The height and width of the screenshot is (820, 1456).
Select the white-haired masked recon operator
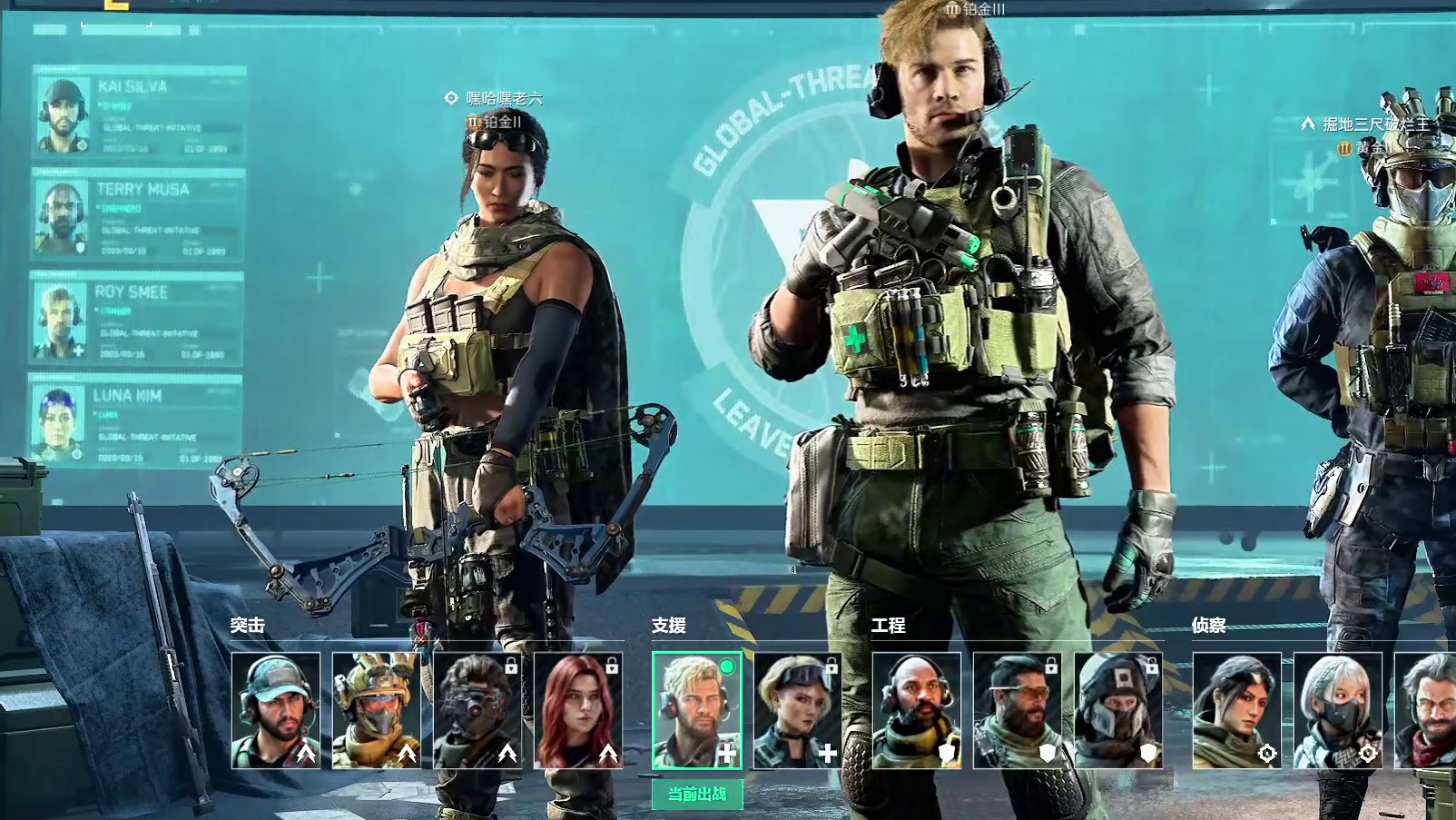(x=1338, y=710)
